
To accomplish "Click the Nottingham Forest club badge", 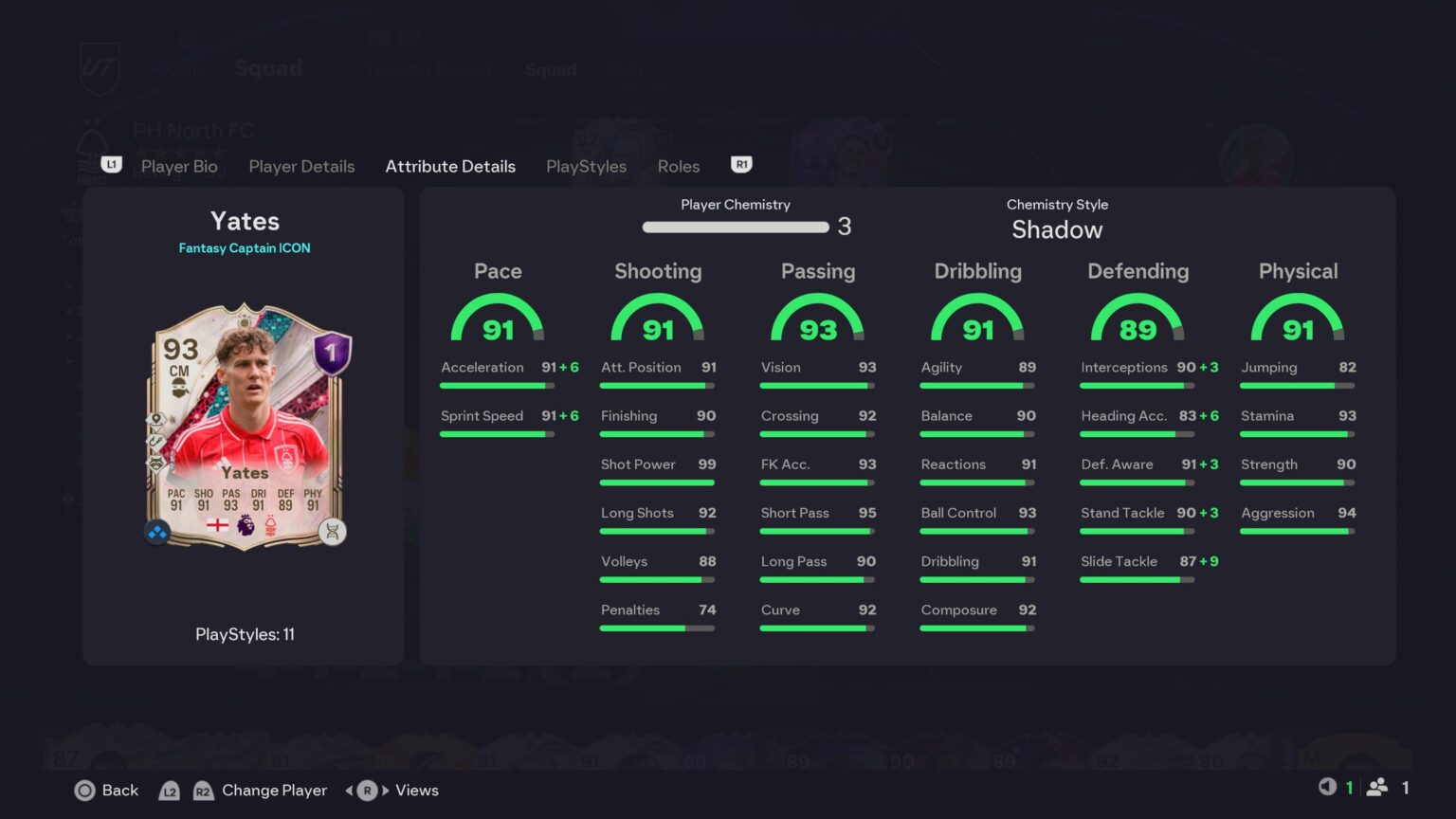I will click(x=272, y=527).
